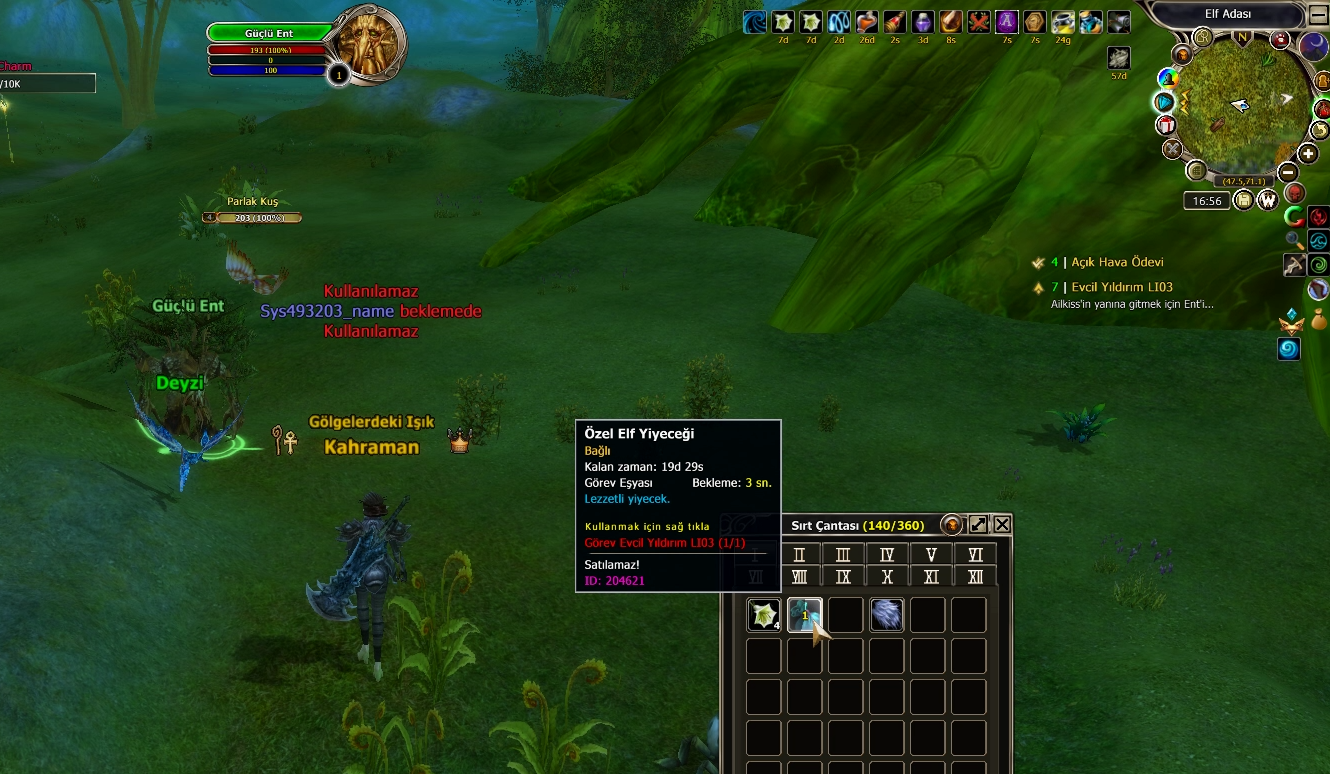Open the Evcil Yıldırım LI03 quest entry
The width and height of the screenshot is (1330, 774).
tap(1118, 287)
